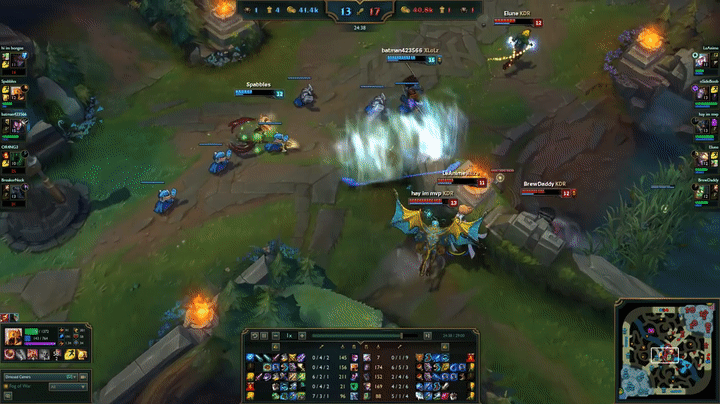Click the selected champion's portrait
The height and width of the screenshot is (404, 720).
(14, 338)
